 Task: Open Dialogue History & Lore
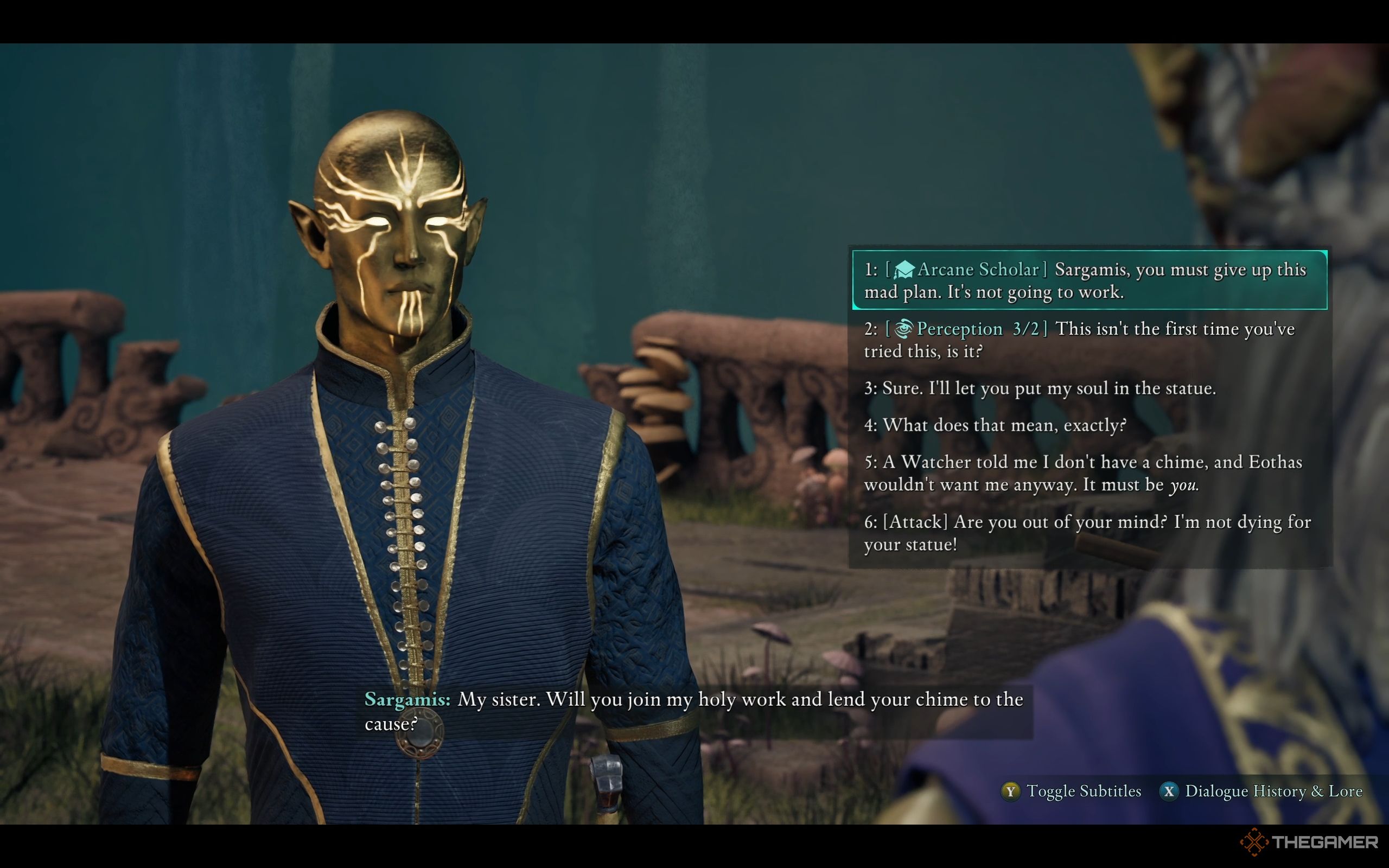tap(1260, 791)
